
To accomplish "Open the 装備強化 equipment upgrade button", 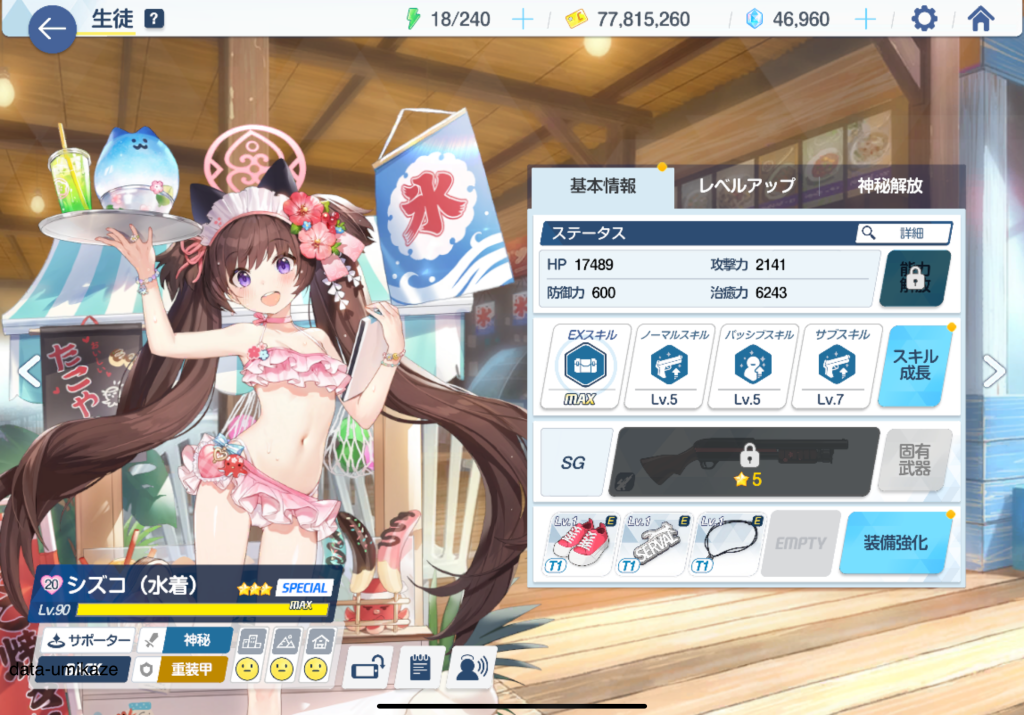I will tap(894, 543).
